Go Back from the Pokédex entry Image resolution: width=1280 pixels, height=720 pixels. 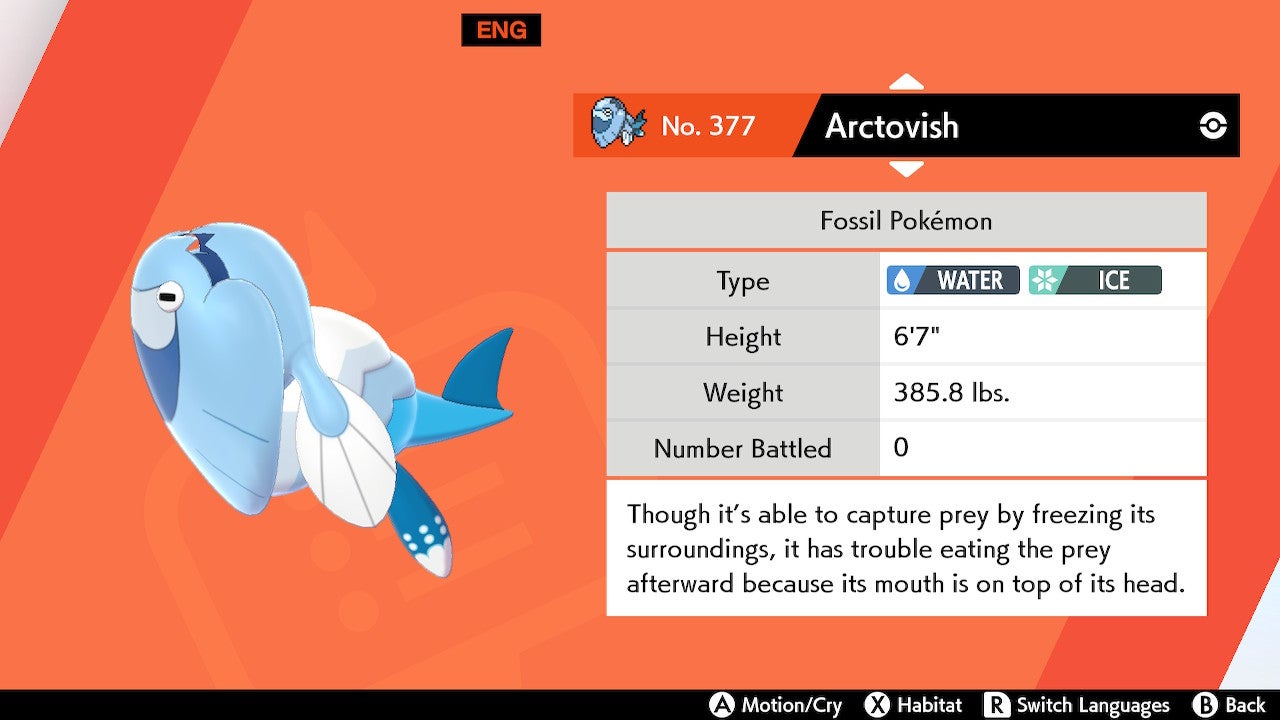(1230, 705)
